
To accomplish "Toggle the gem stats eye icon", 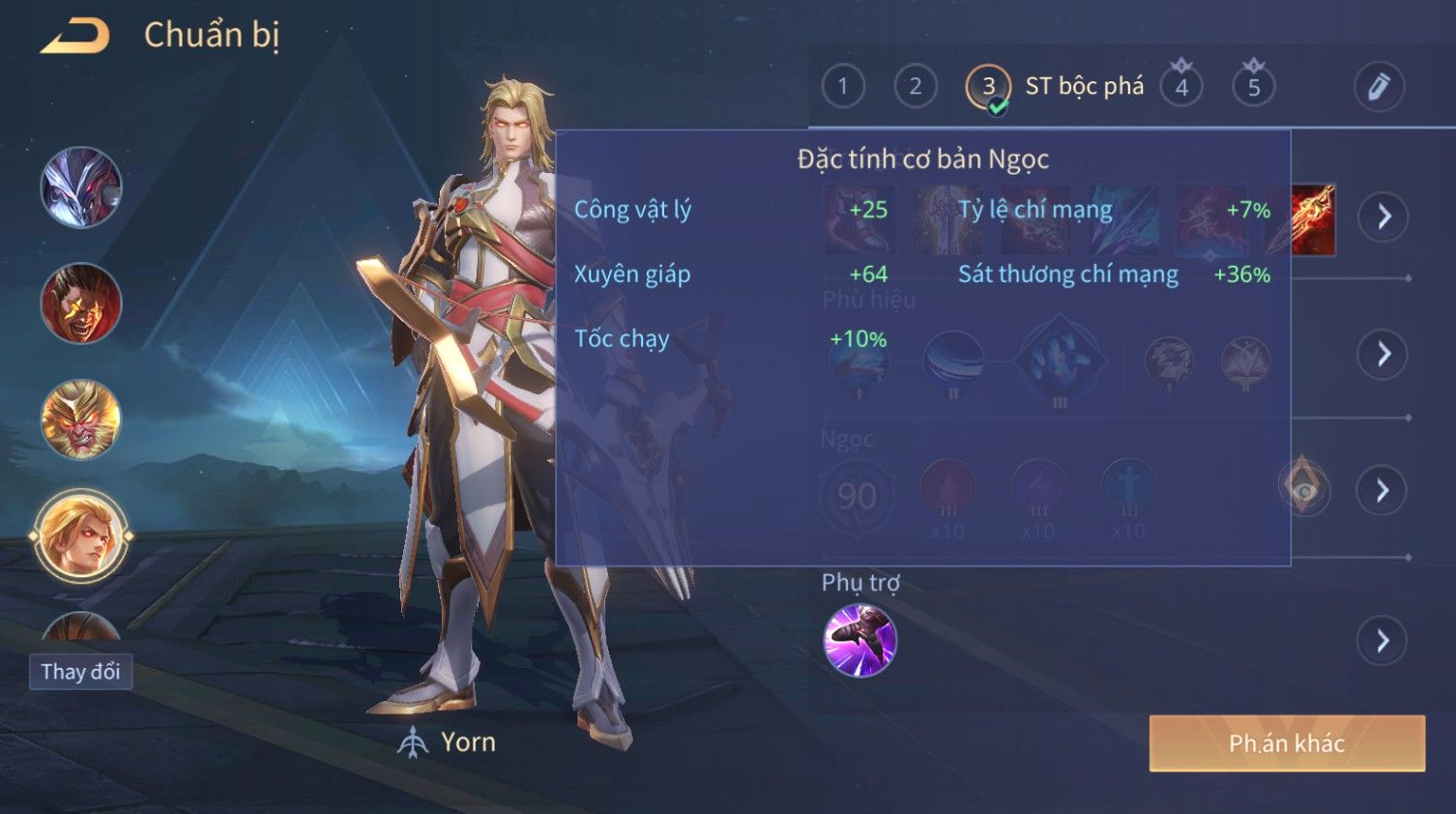I will [x=1304, y=490].
